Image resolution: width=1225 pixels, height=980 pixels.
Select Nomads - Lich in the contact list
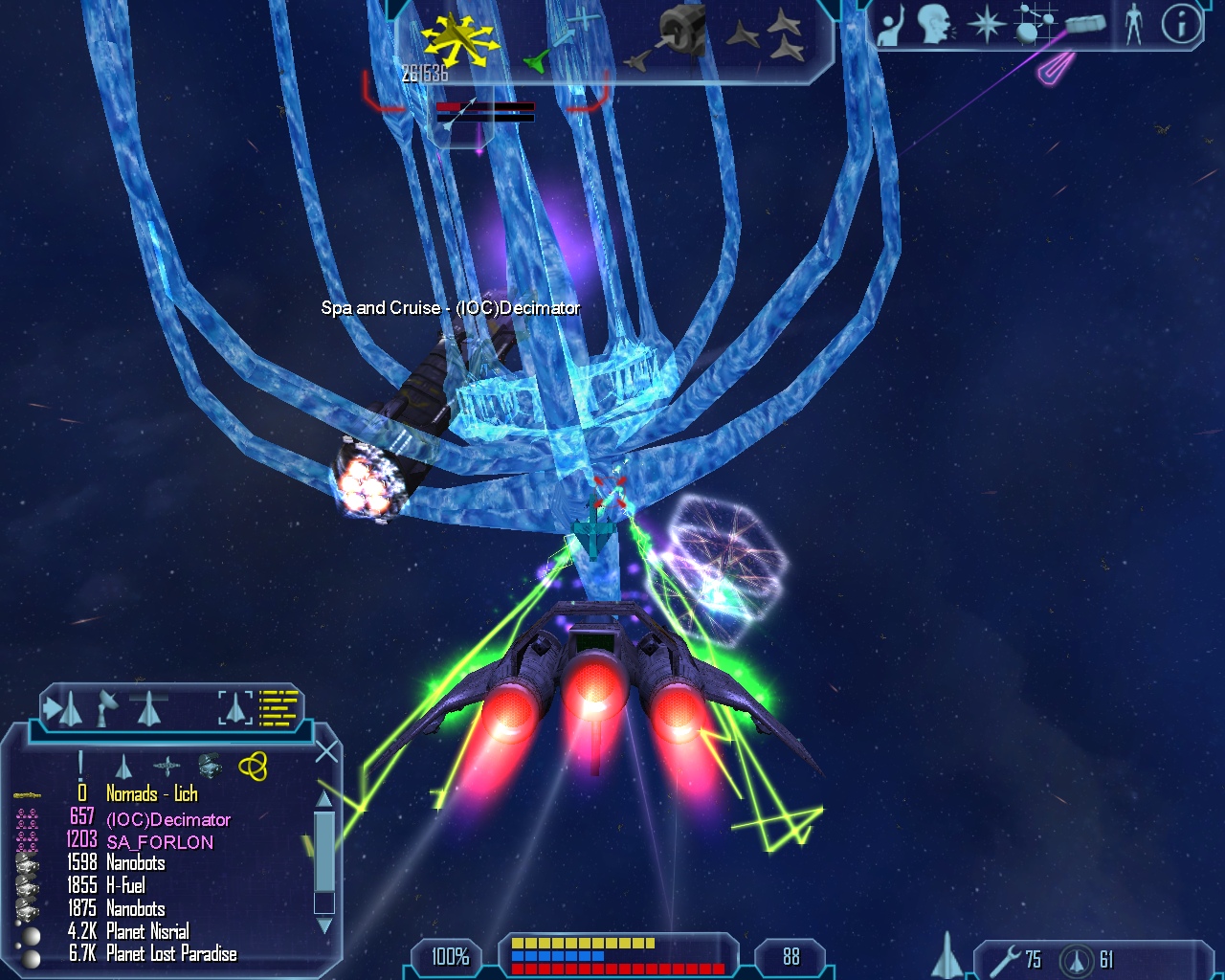pos(151,793)
